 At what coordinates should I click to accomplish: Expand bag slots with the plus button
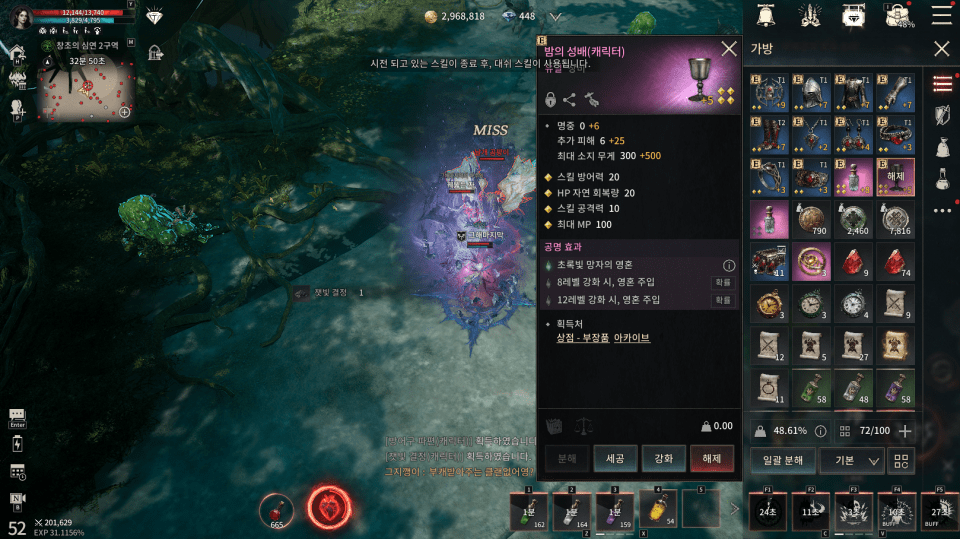906,431
